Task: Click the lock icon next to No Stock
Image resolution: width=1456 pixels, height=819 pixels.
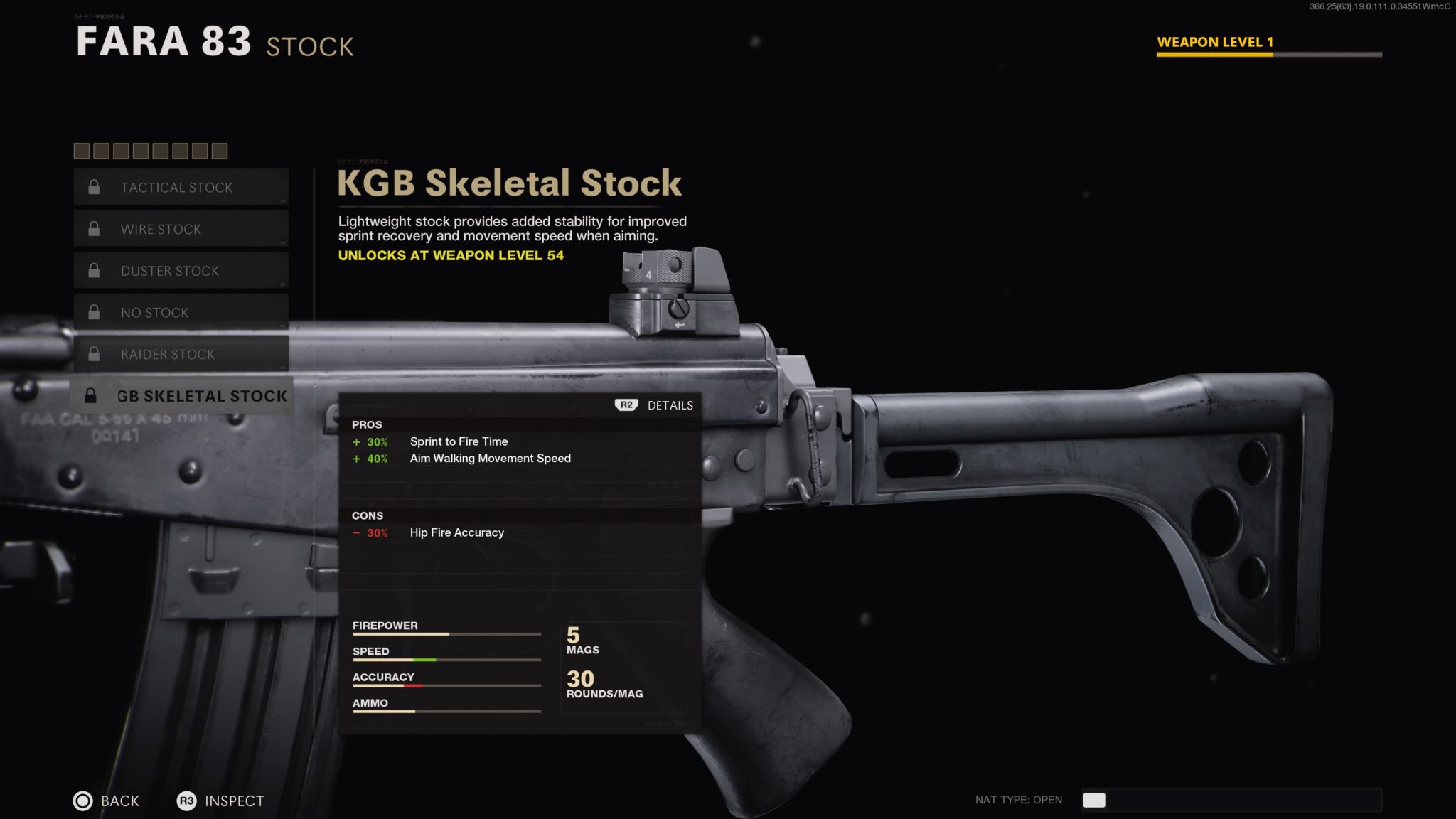Action: point(93,312)
